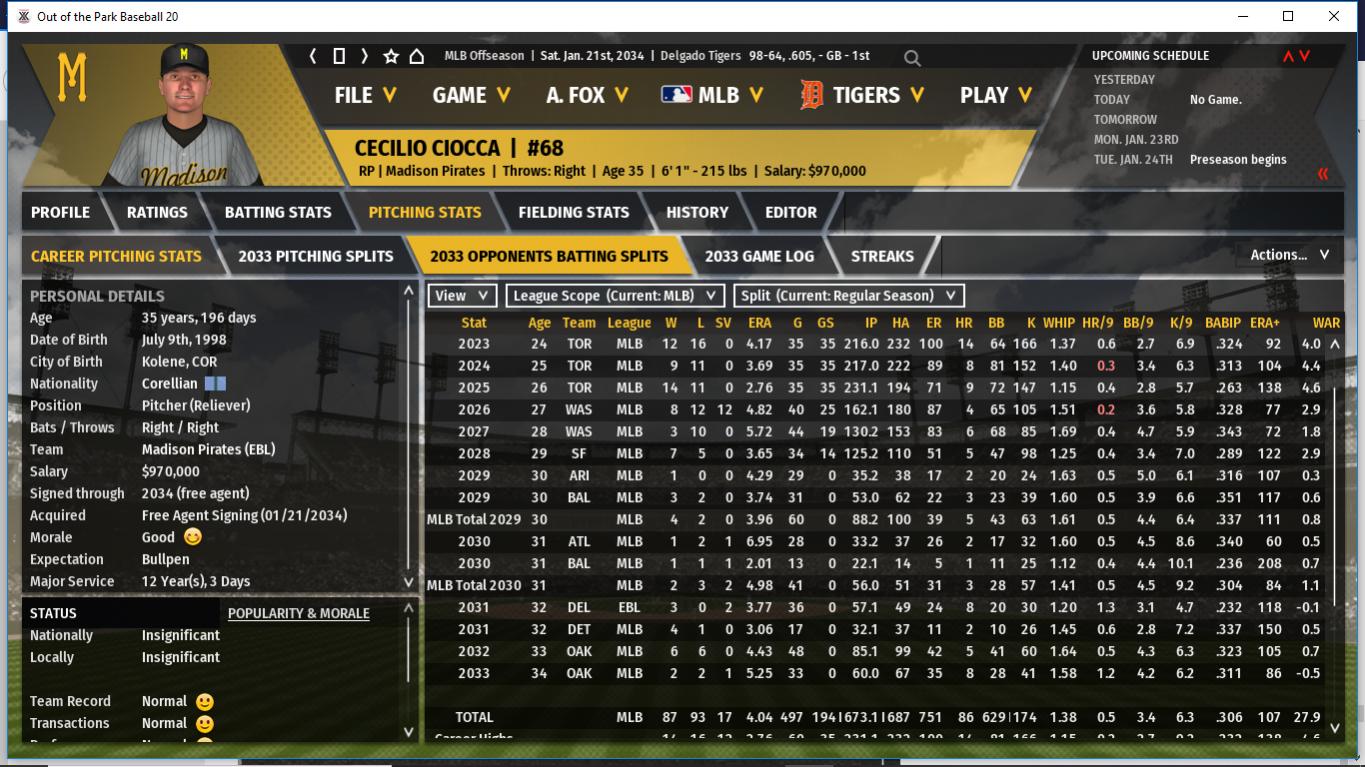Open the League Scope dropdown

(x=614, y=296)
